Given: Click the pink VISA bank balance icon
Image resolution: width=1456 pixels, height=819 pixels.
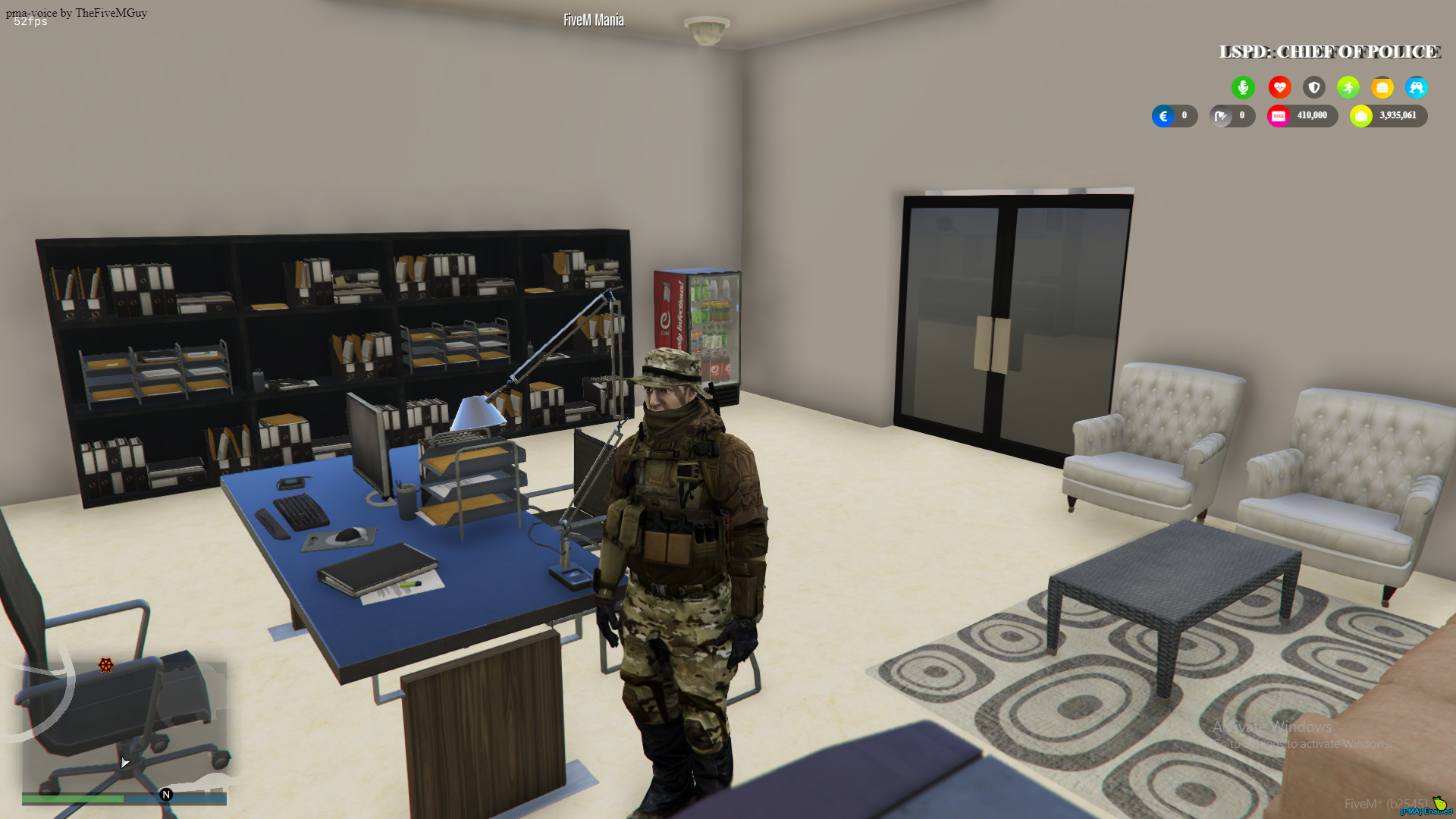Looking at the screenshot, I should (x=1279, y=116).
